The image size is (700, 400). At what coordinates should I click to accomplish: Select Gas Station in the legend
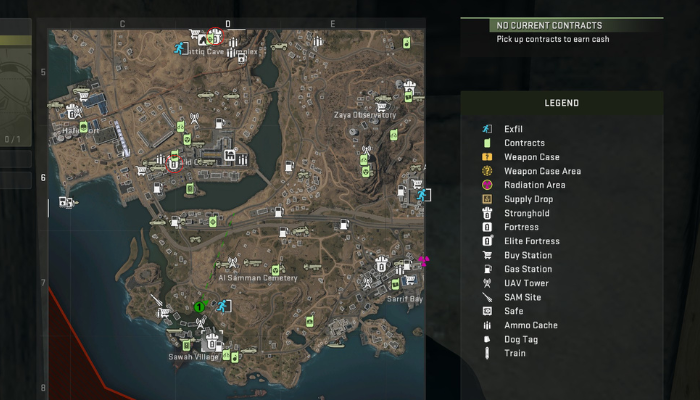click(527, 269)
